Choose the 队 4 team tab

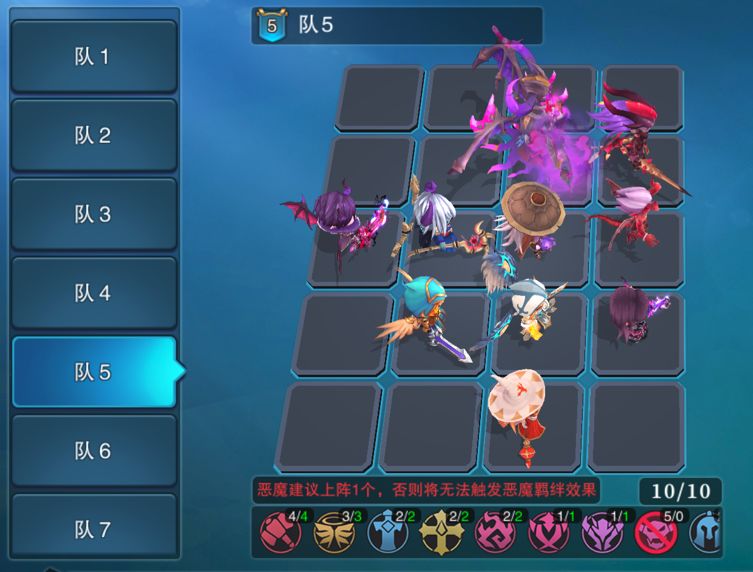pos(93,293)
